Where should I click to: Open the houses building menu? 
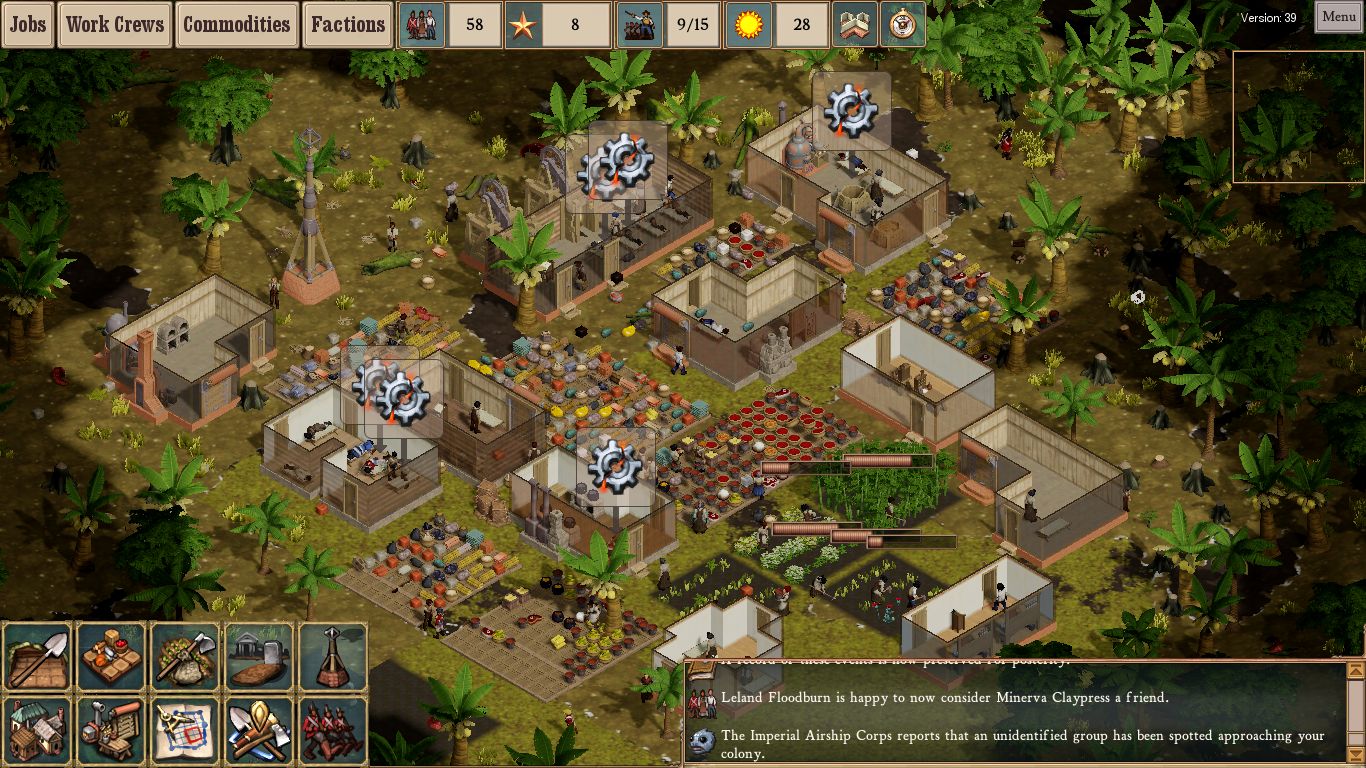(x=37, y=730)
